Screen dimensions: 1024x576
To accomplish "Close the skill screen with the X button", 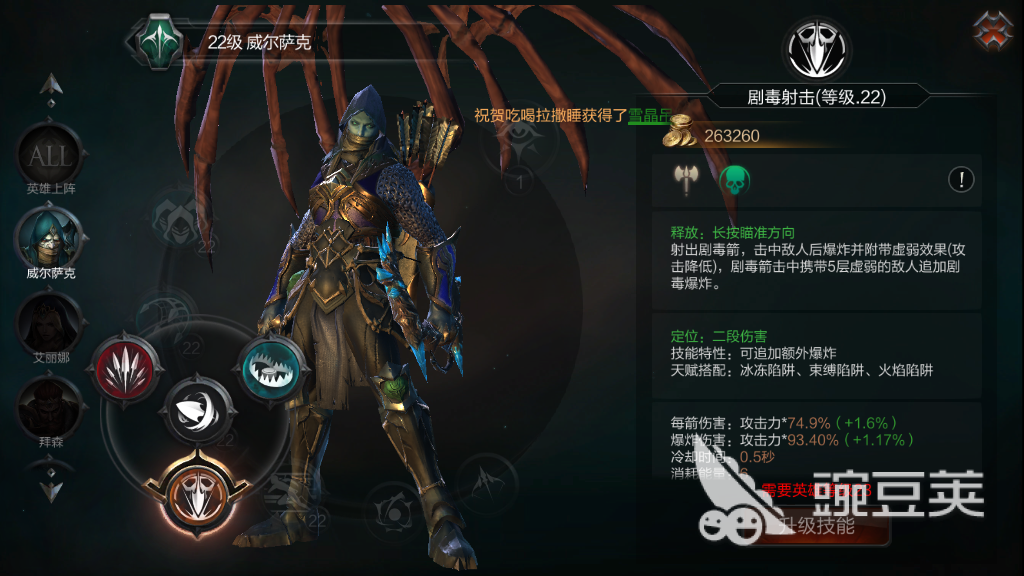I will pyautogui.click(x=992, y=31).
